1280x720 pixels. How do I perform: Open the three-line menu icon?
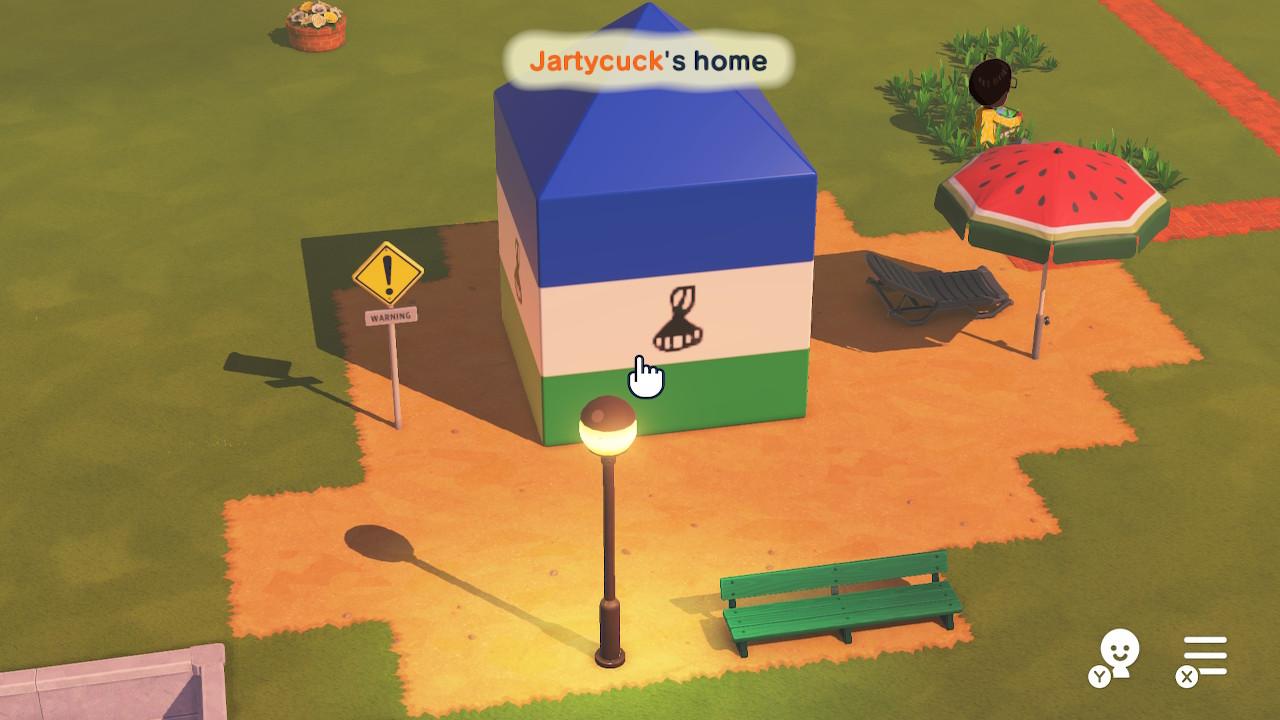click(x=1206, y=656)
